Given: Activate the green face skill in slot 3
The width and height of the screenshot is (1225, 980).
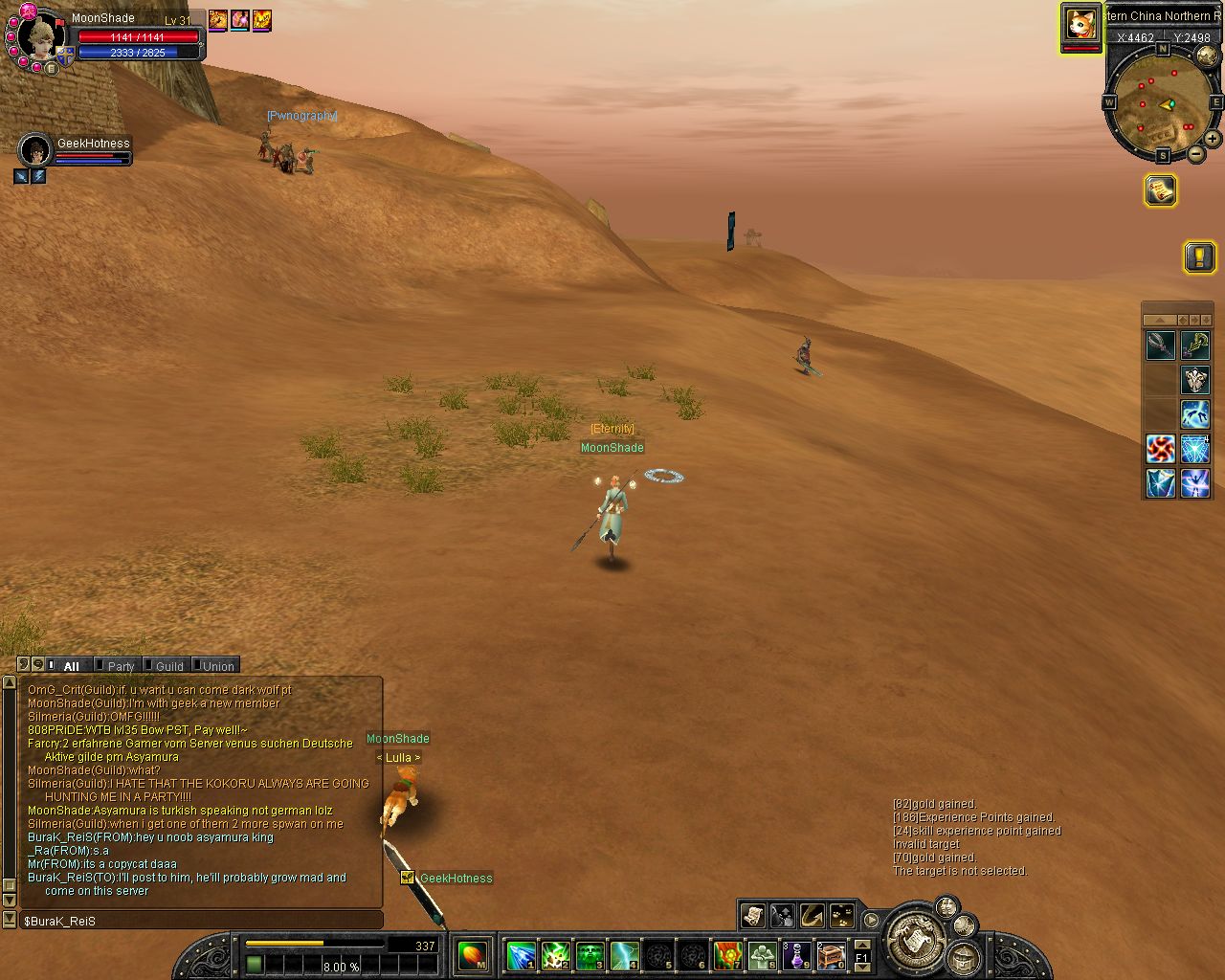Looking at the screenshot, I should tap(590, 955).
